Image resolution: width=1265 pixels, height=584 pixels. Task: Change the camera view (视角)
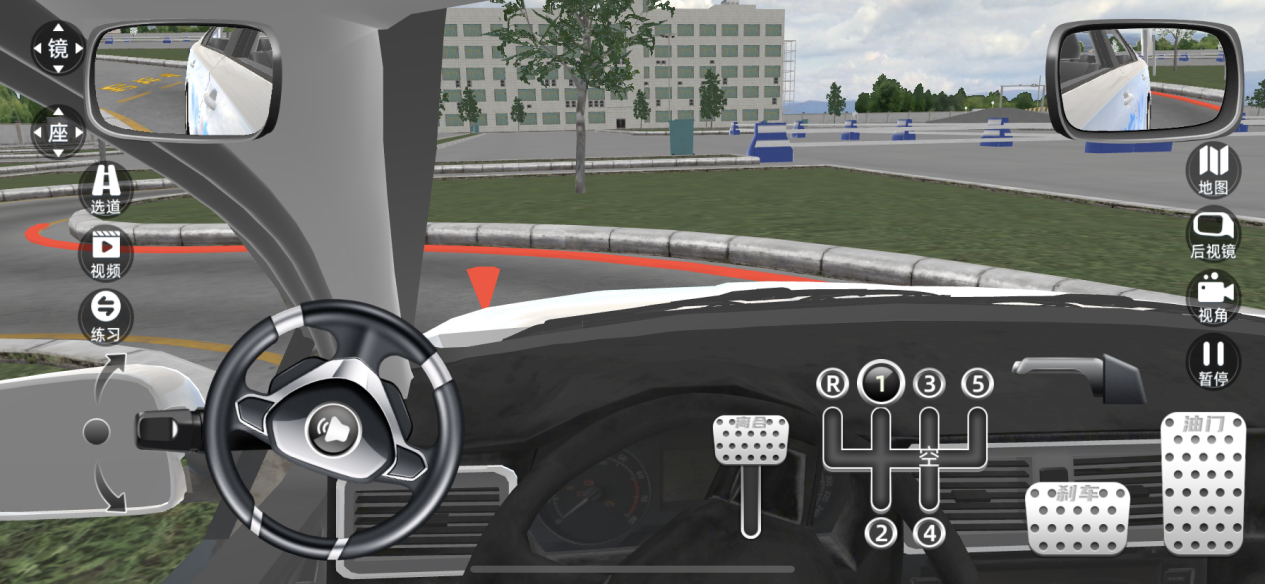1213,298
